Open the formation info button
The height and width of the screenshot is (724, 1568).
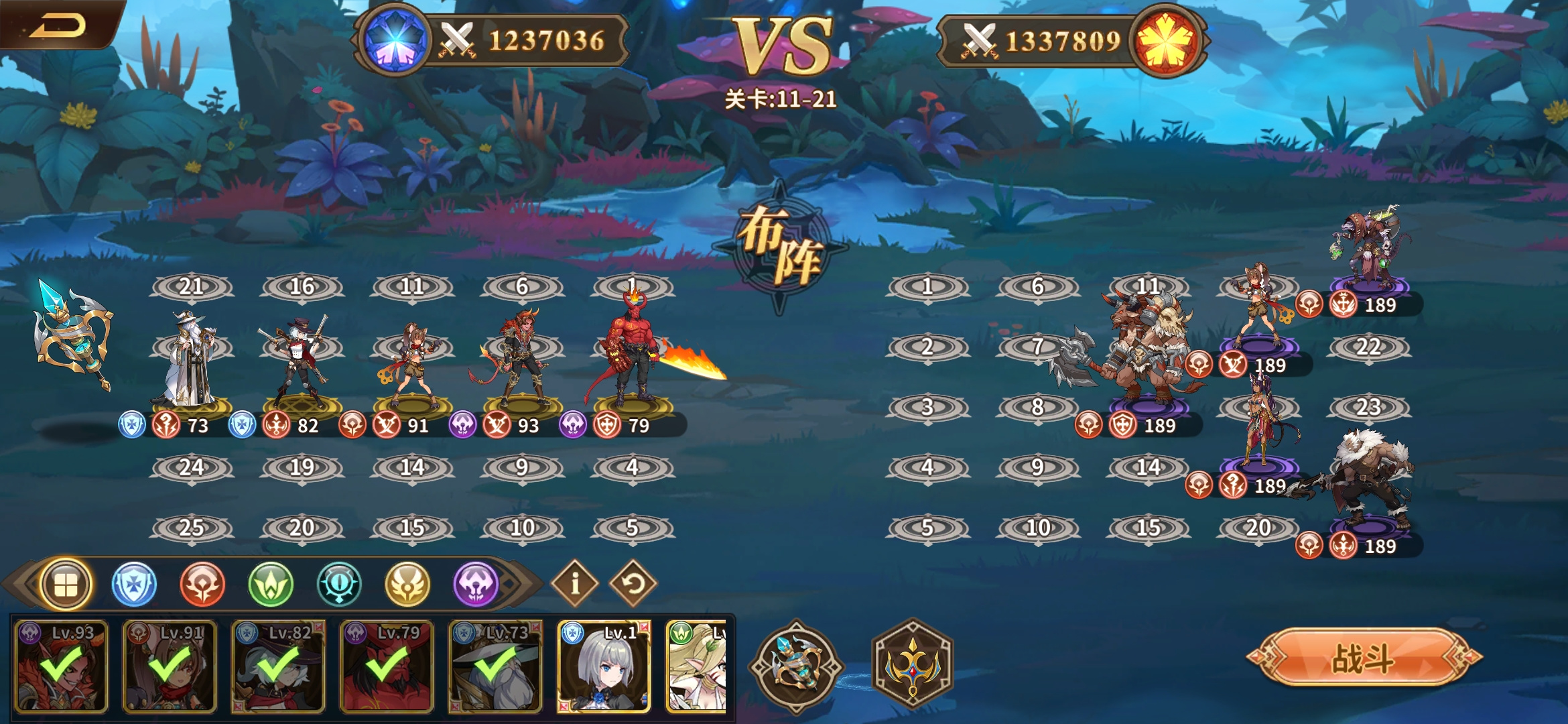tap(574, 583)
